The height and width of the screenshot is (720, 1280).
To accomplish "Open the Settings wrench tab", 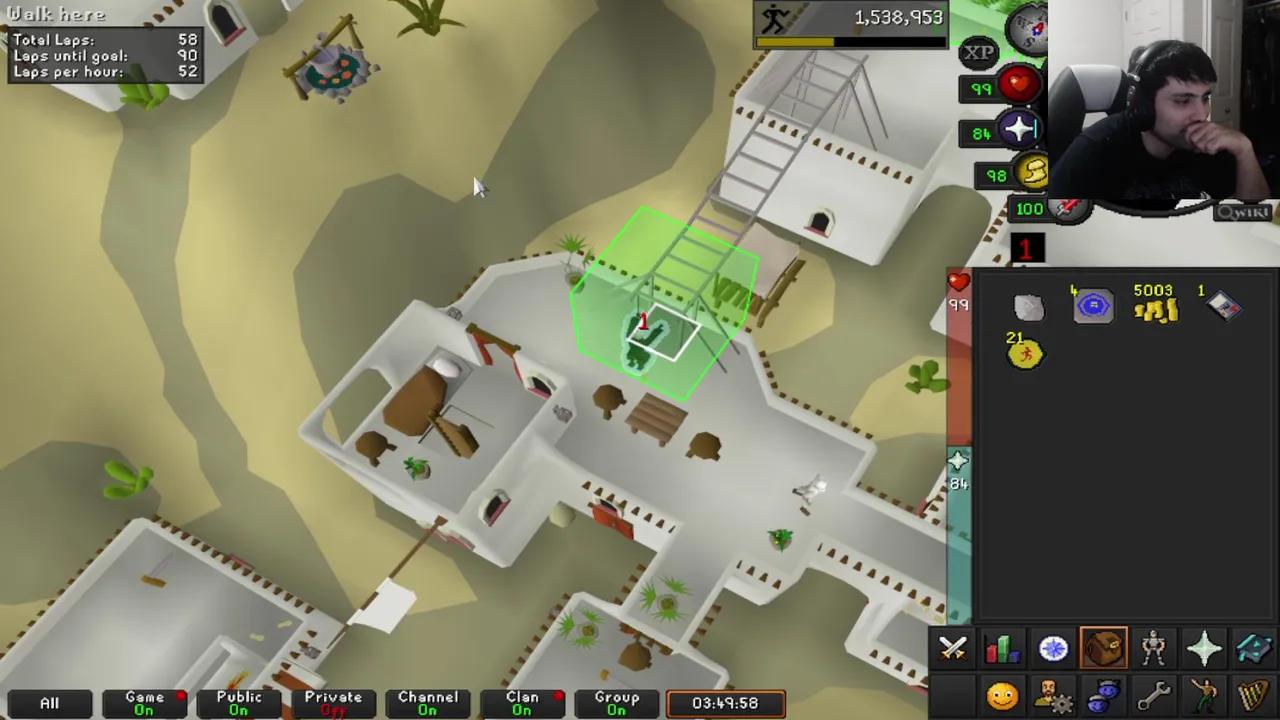I will click(1155, 693).
